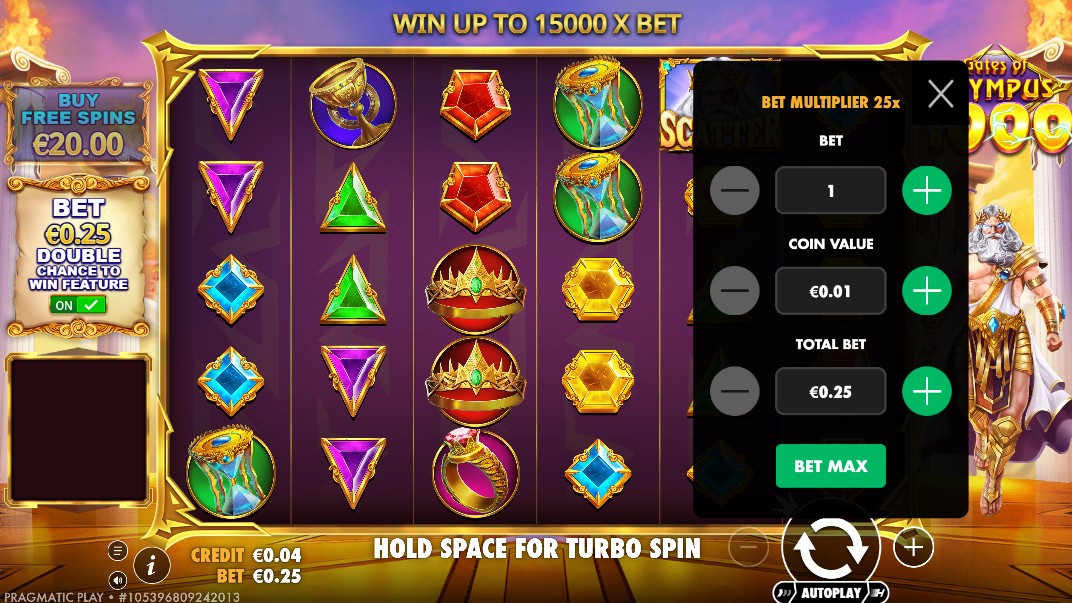Image resolution: width=1072 pixels, height=603 pixels.
Task: Click the minus button beside spin
Action: pyautogui.click(x=749, y=546)
